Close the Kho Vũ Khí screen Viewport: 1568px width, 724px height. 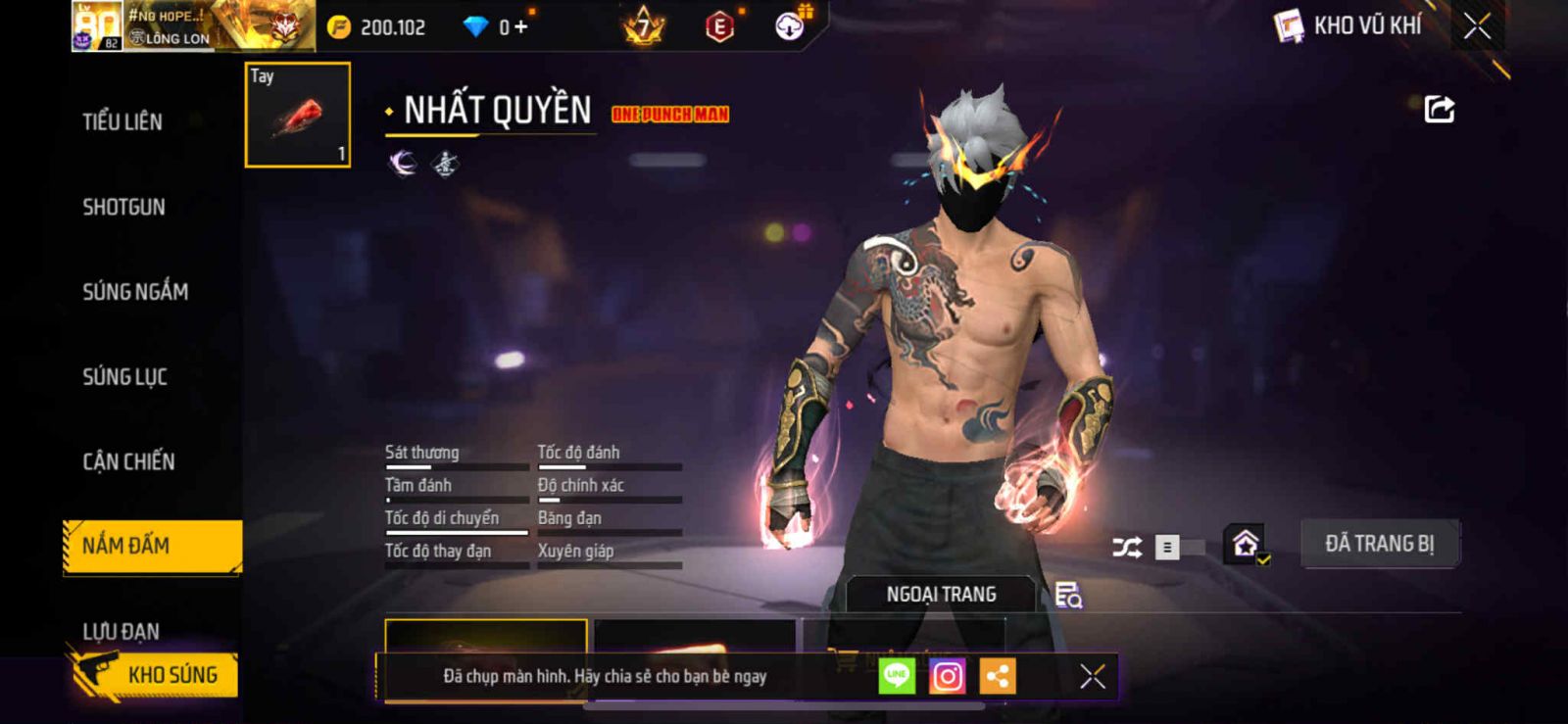(x=1477, y=26)
